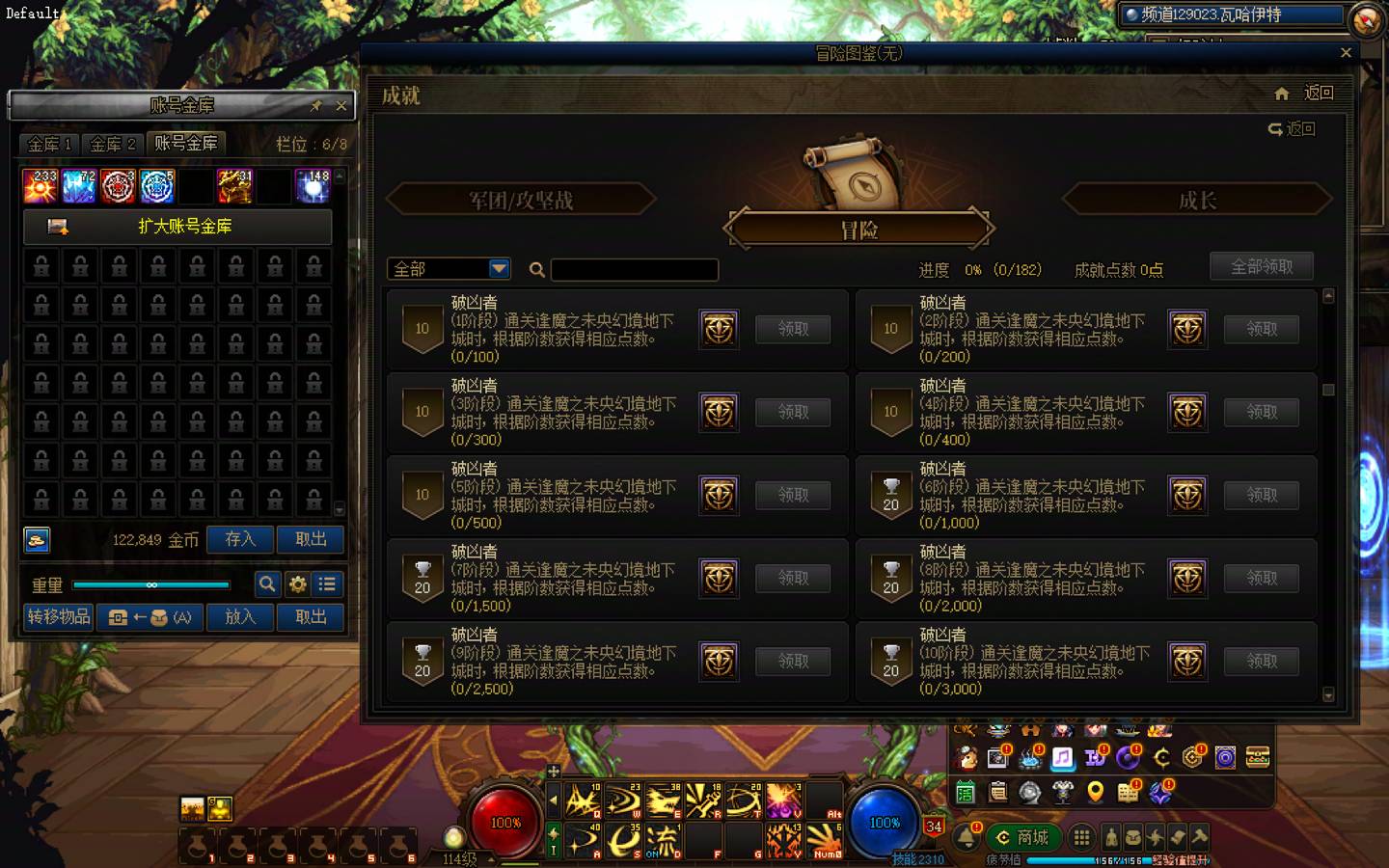Viewport: 1389px width, 868px height.
Task: Toggle the pushpin on the 账号金库 window
Action: point(315,106)
